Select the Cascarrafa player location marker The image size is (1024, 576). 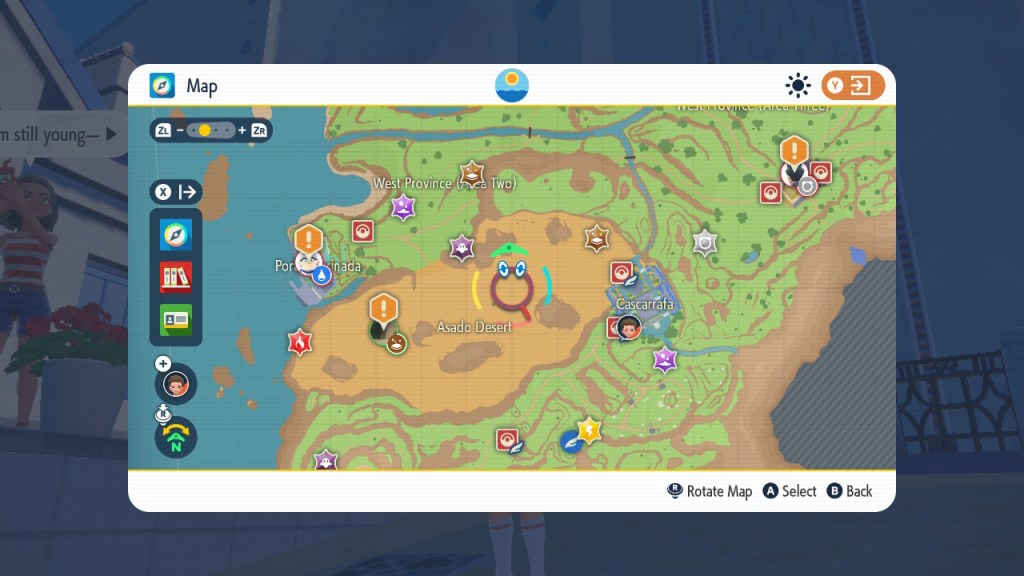tap(629, 326)
